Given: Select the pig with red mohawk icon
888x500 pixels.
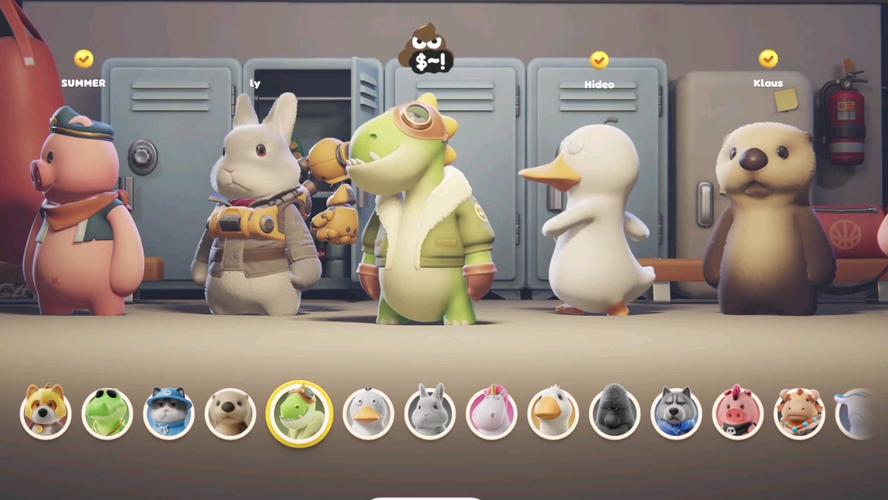Looking at the screenshot, I should click(738, 413).
